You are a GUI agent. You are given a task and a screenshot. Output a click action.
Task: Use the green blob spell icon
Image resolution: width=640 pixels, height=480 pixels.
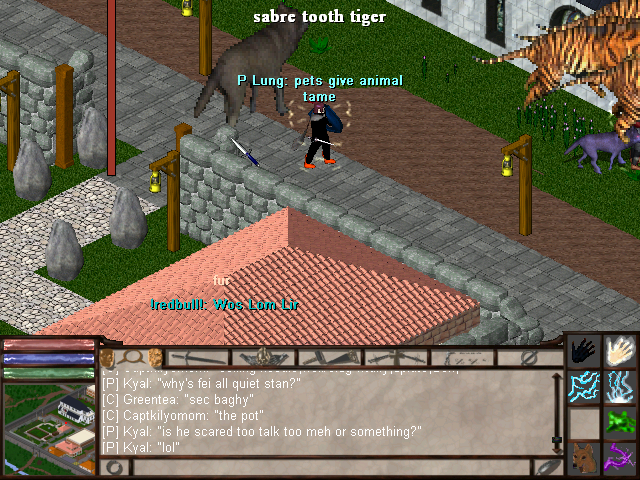[622, 421]
